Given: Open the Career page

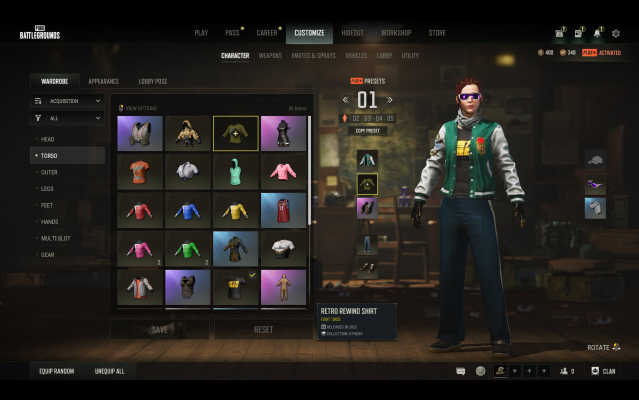Looking at the screenshot, I should pos(267,33).
